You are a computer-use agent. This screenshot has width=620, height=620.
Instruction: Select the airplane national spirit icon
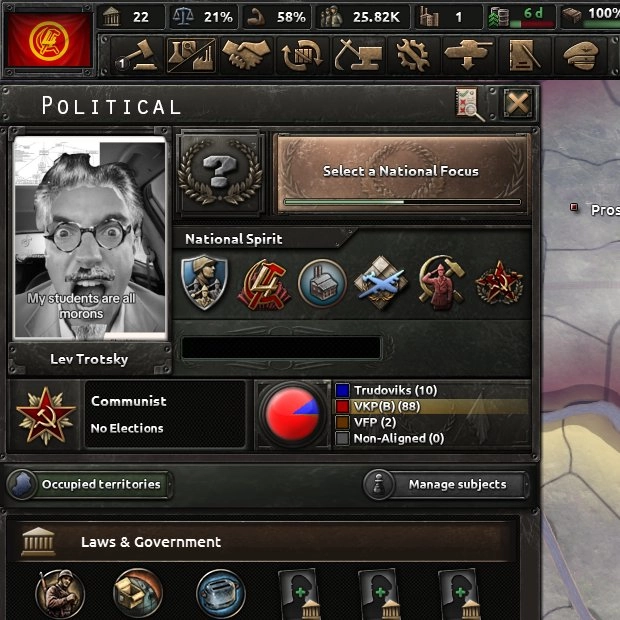(381, 282)
